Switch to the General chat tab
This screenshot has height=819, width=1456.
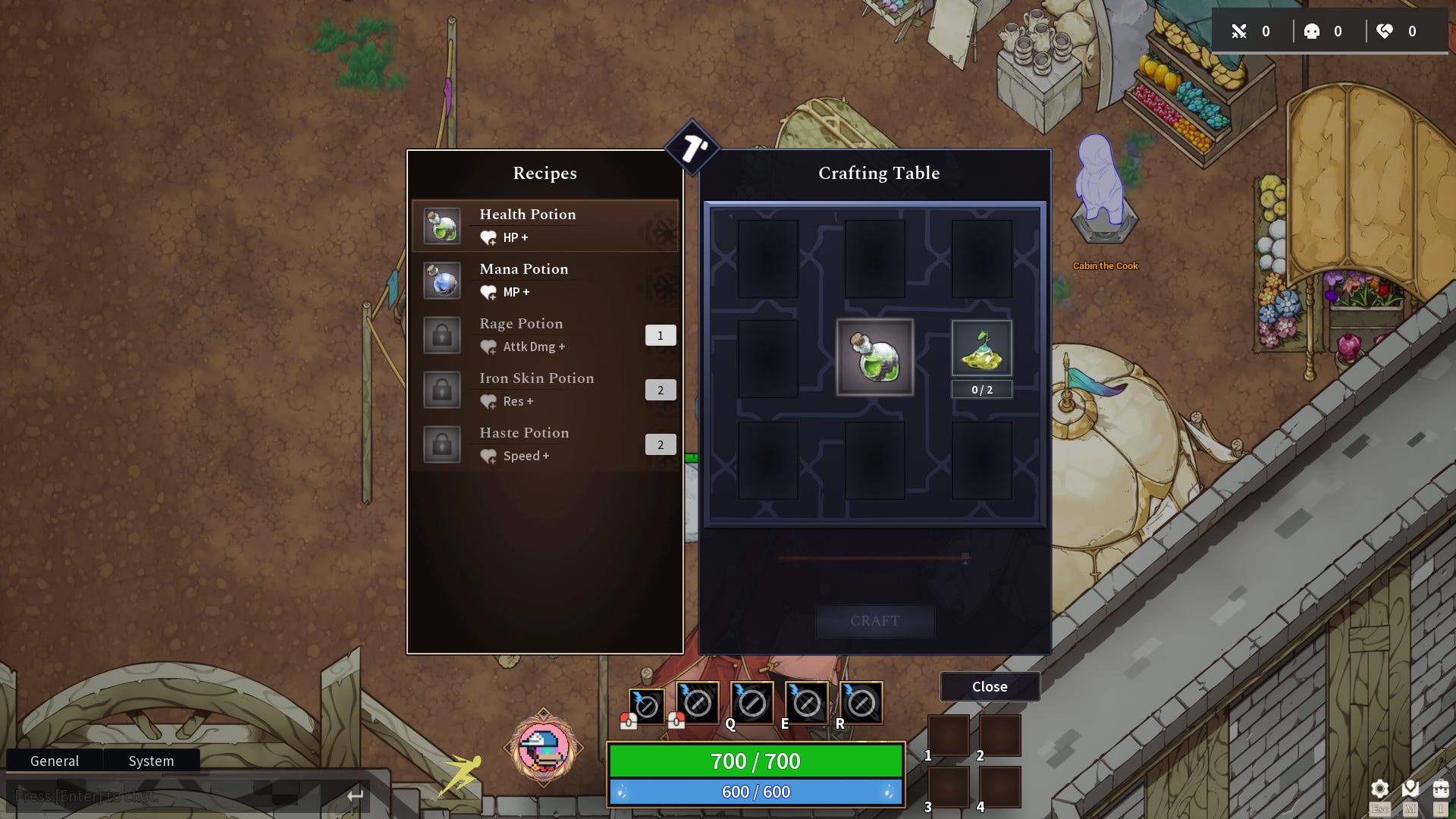pos(55,761)
